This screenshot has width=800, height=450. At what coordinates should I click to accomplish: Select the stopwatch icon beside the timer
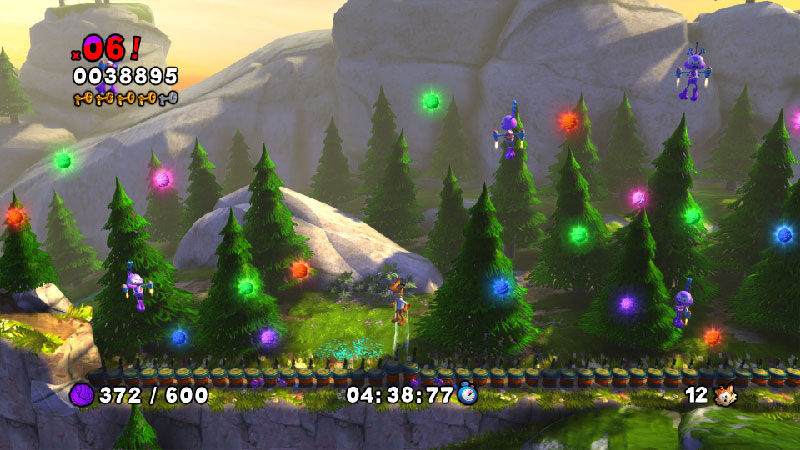pos(467,395)
